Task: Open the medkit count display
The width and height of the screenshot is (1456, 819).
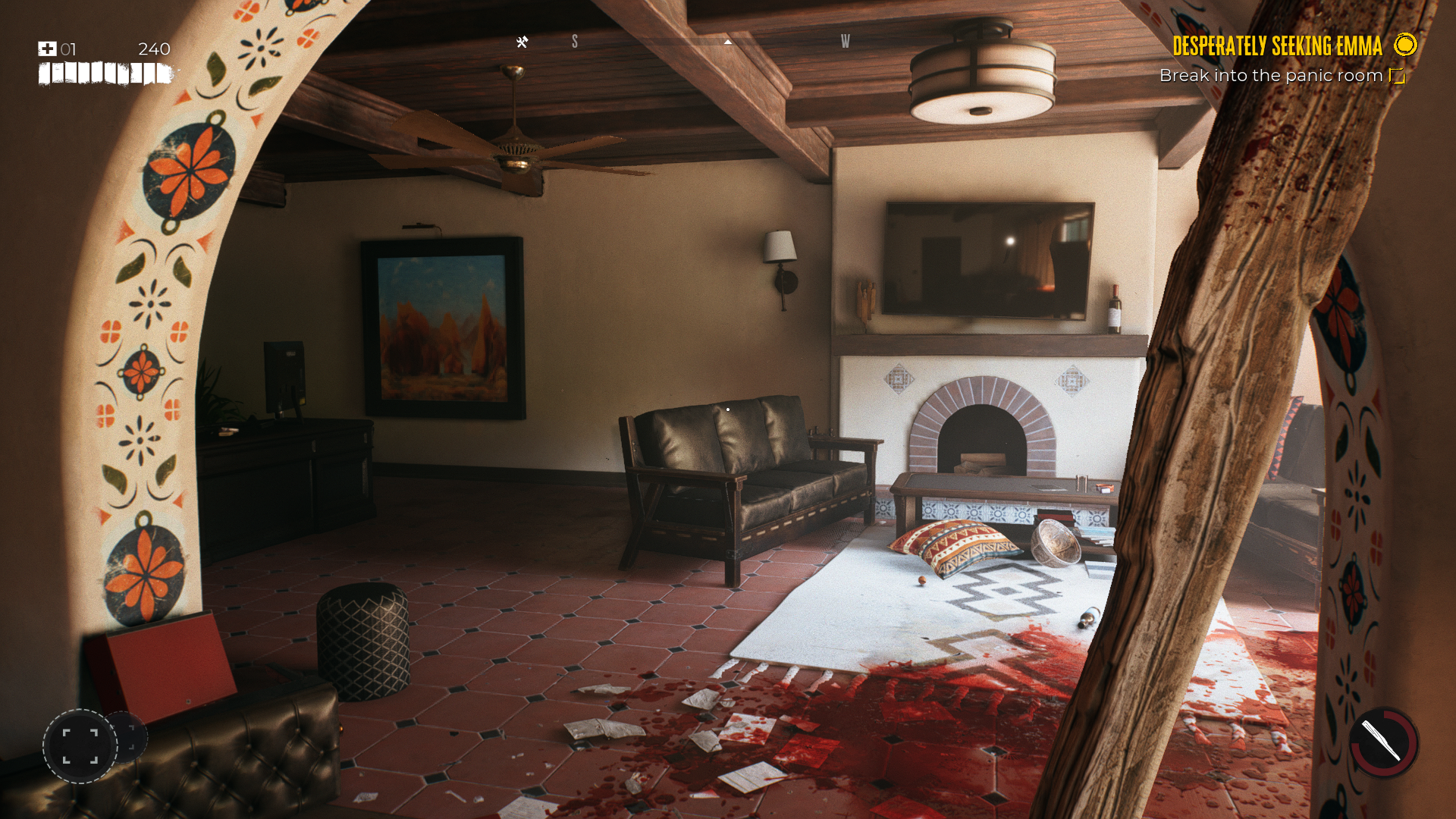Action: (x=68, y=49)
